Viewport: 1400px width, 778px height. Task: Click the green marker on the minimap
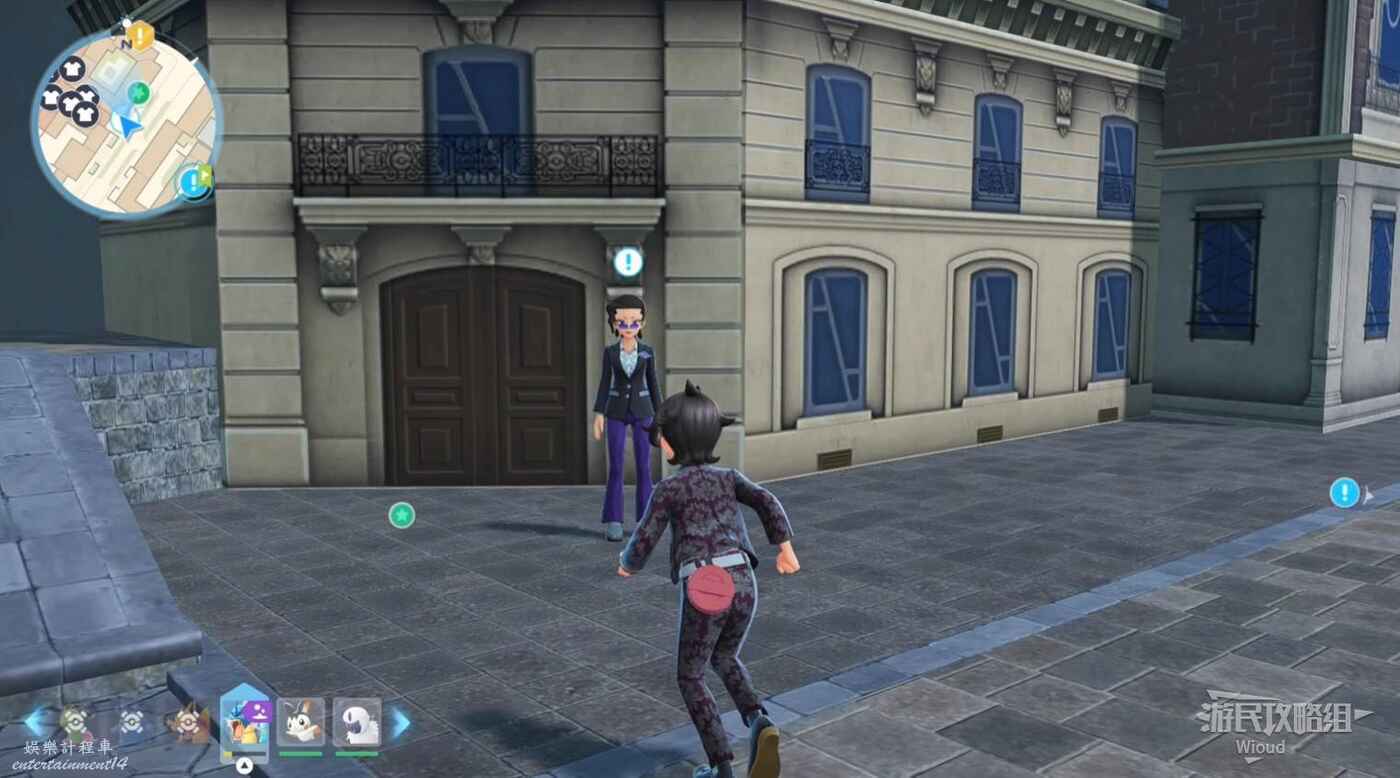click(139, 93)
